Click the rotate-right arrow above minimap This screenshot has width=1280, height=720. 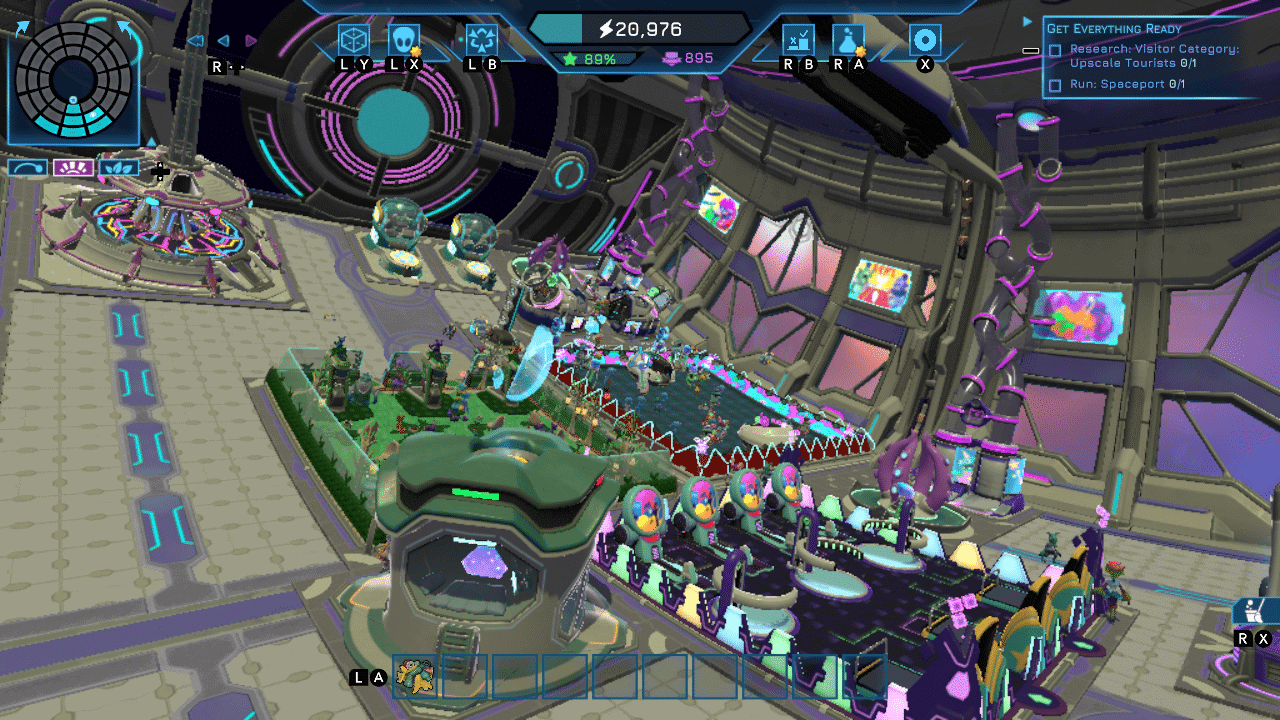pos(124,28)
